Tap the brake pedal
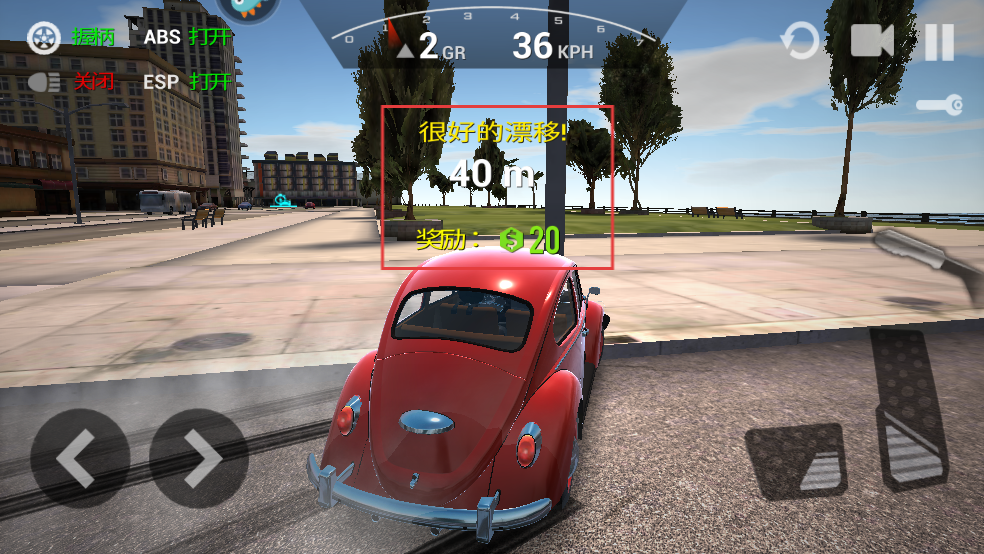984x554 pixels. tap(796, 460)
